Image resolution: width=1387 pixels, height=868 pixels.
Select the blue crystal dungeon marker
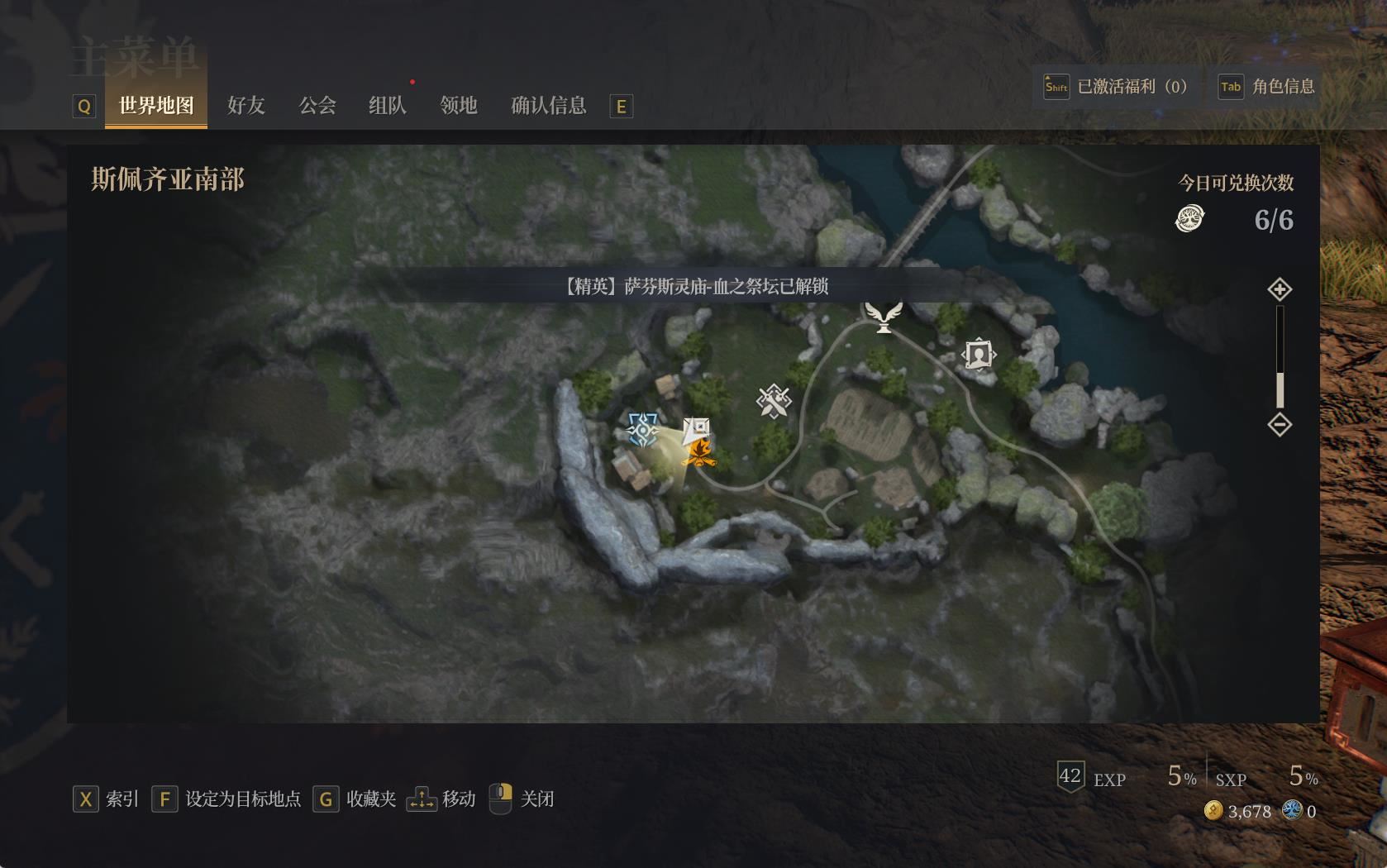pos(642,430)
